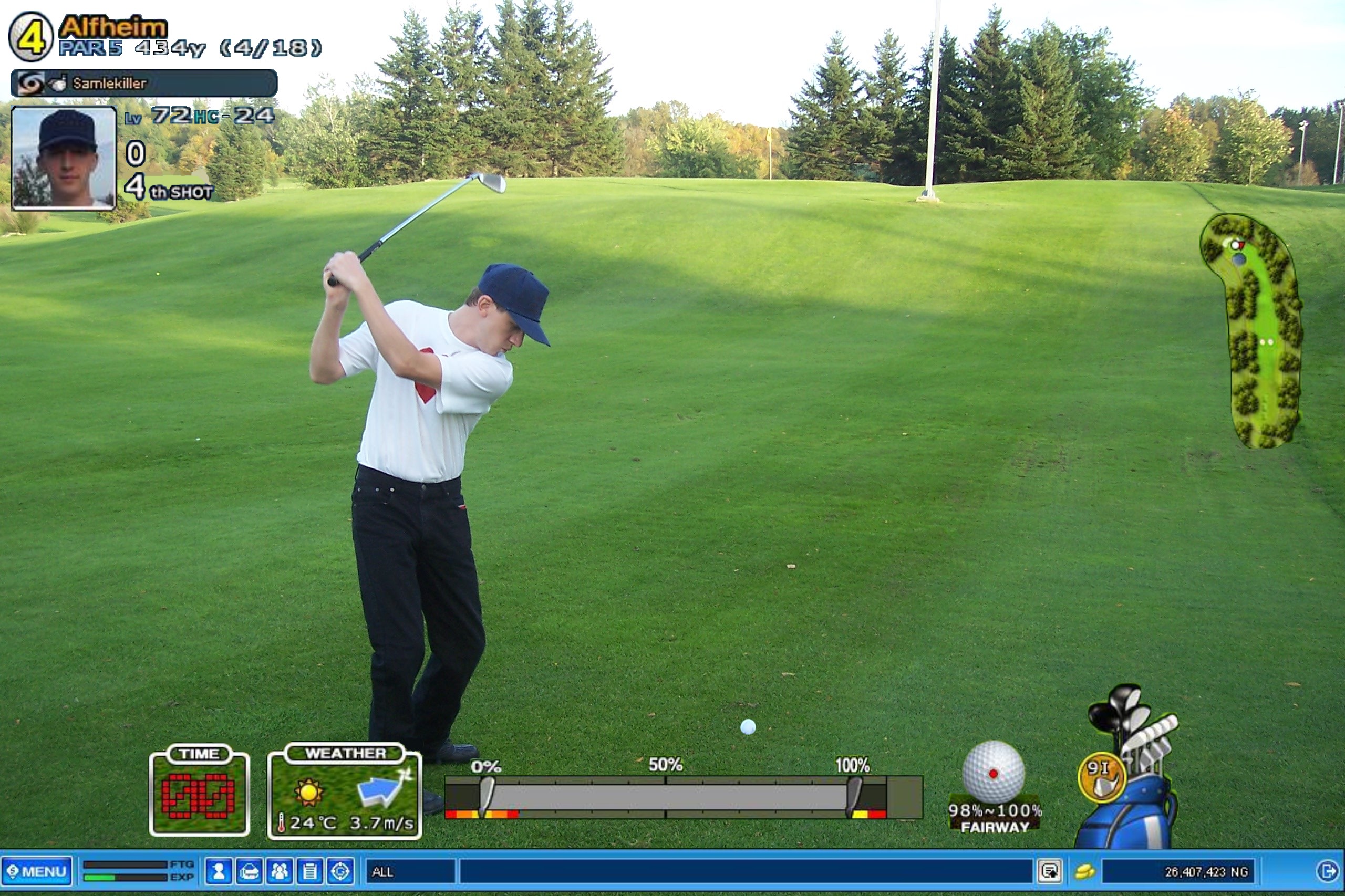The width and height of the screenshot is (1345, 896).
Task: Open the player profile icon
Action: pyautogui.click(x=219, y=871)
